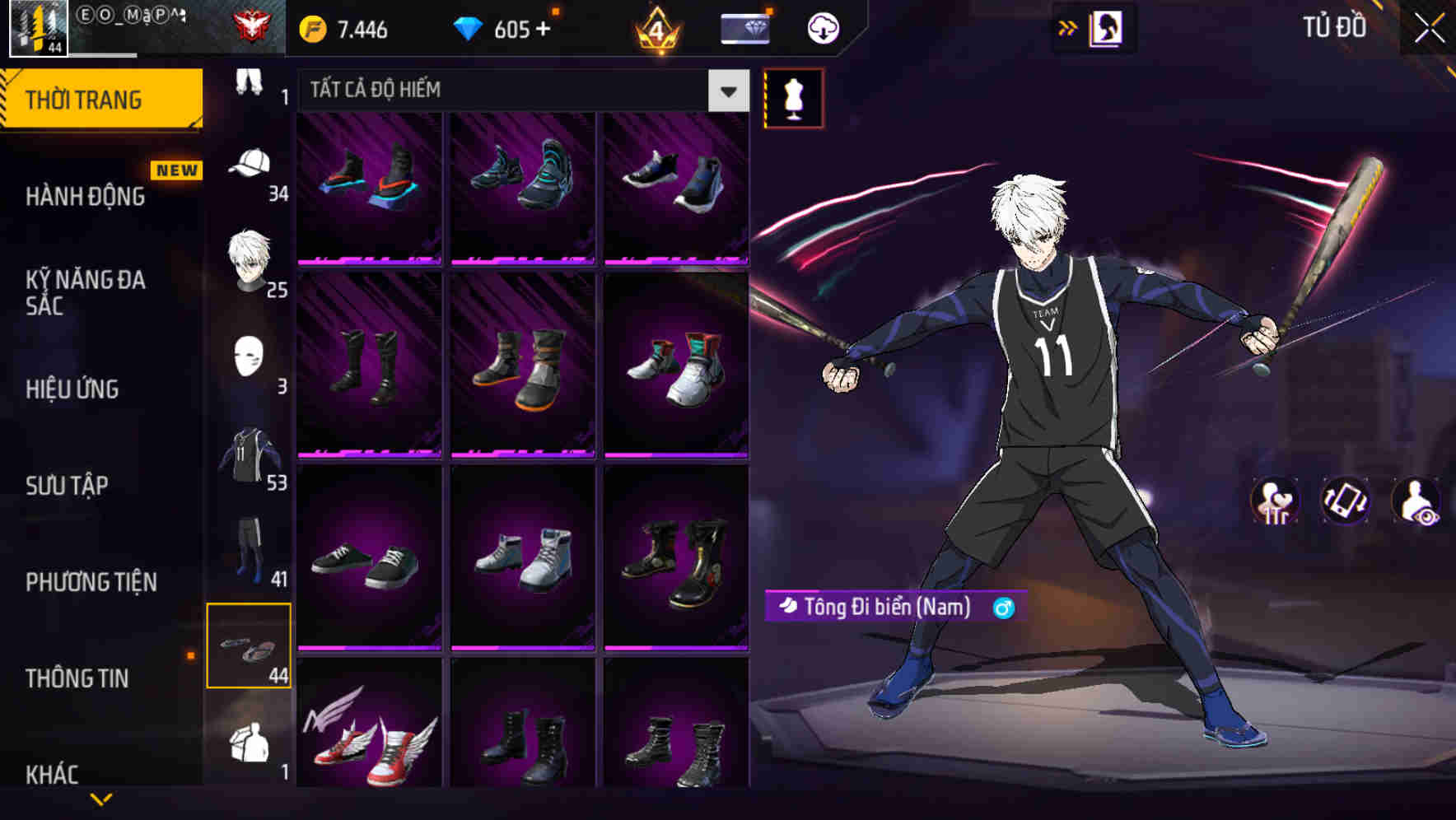This screenshot has height=820, width=1456.
Task: Switch to the HÀNH ĐỘNG tab
Action: coord(85,197)
